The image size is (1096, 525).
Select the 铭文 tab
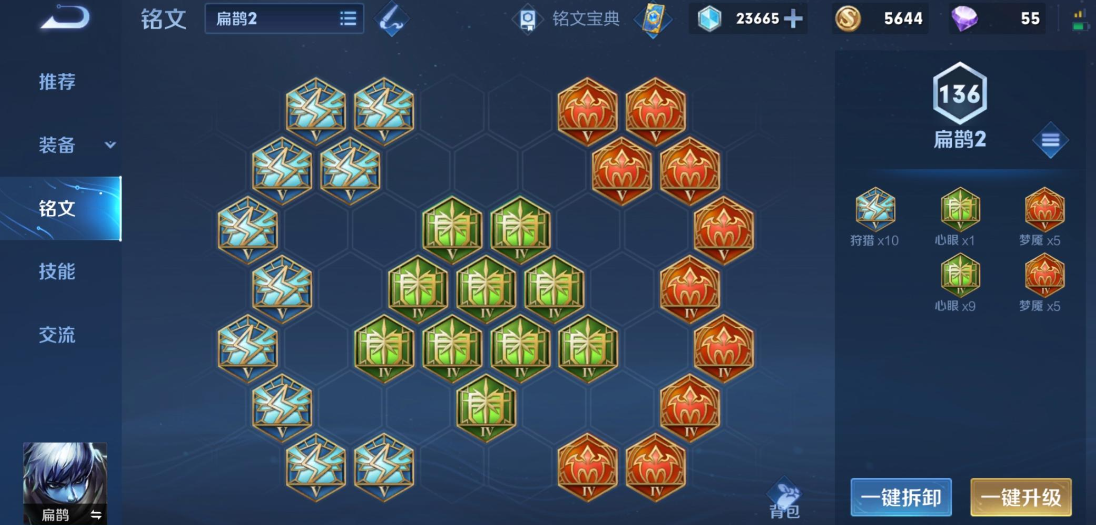pyautogui.click(x=57, y=209)
